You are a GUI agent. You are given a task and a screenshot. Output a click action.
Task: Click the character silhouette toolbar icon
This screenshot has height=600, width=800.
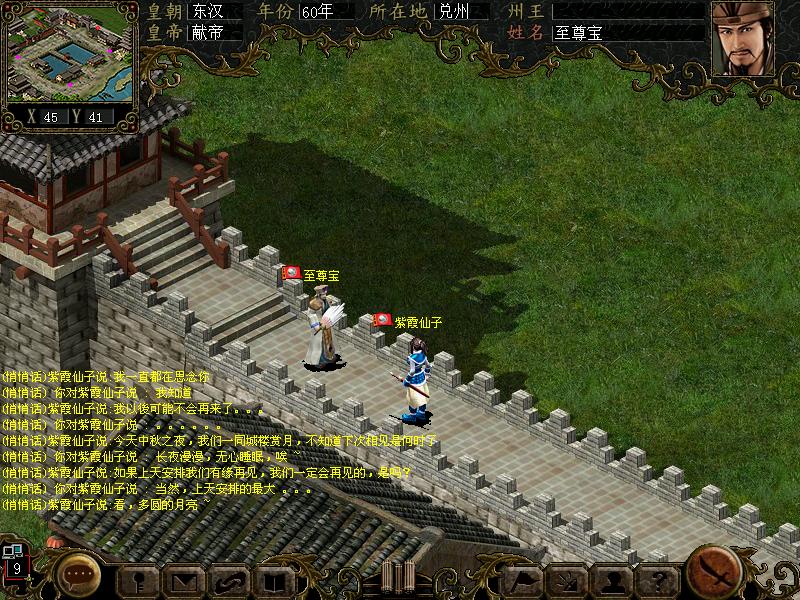pyautogui.click(x=139, y=578)
